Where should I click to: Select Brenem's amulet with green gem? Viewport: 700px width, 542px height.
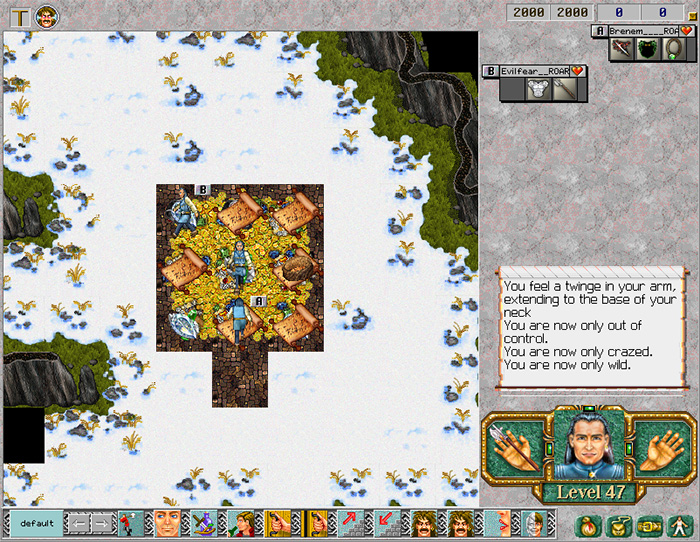674,49
